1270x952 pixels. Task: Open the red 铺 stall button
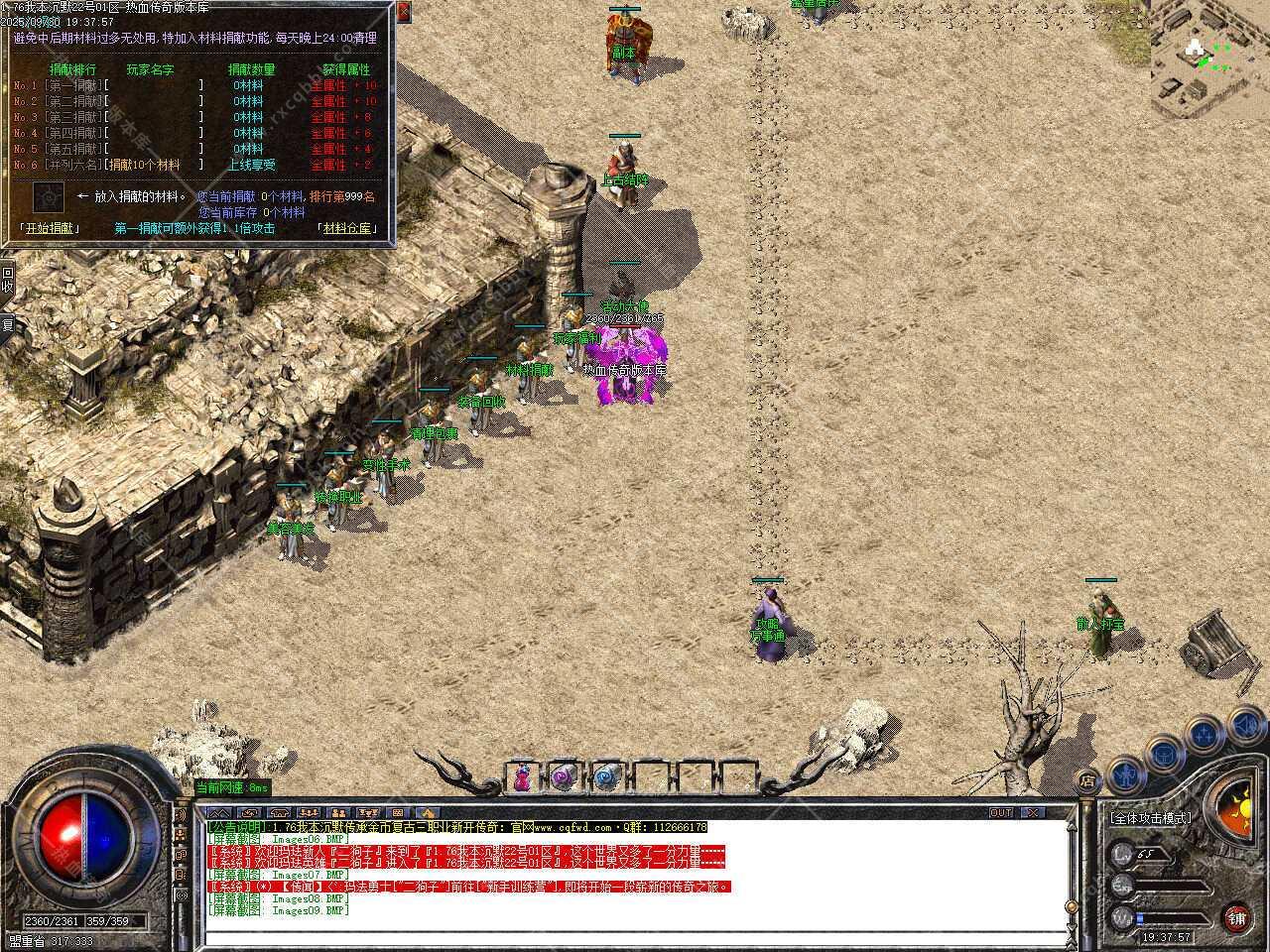tap(1236, 916)
